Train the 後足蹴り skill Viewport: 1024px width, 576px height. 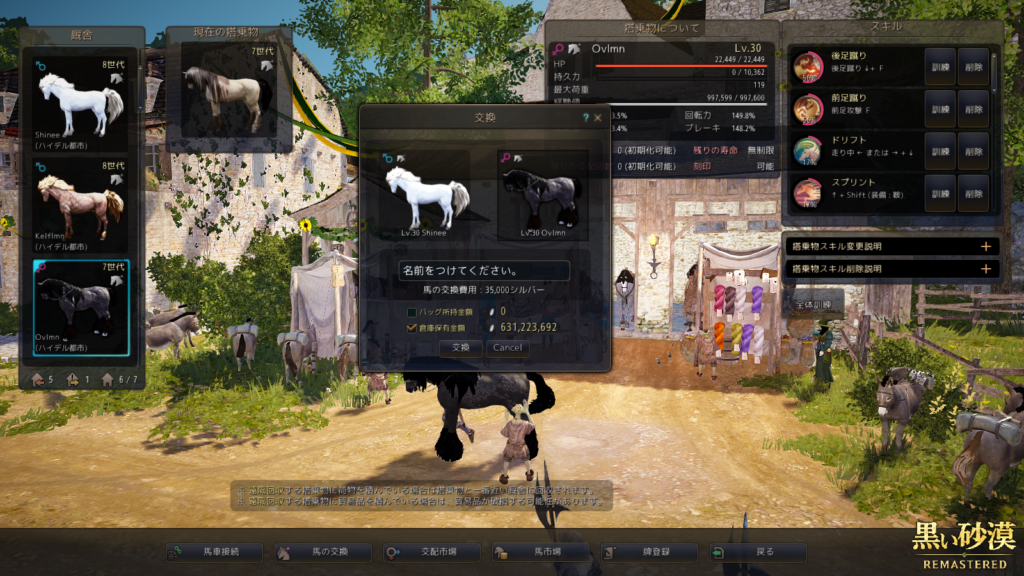pos(939,66)
